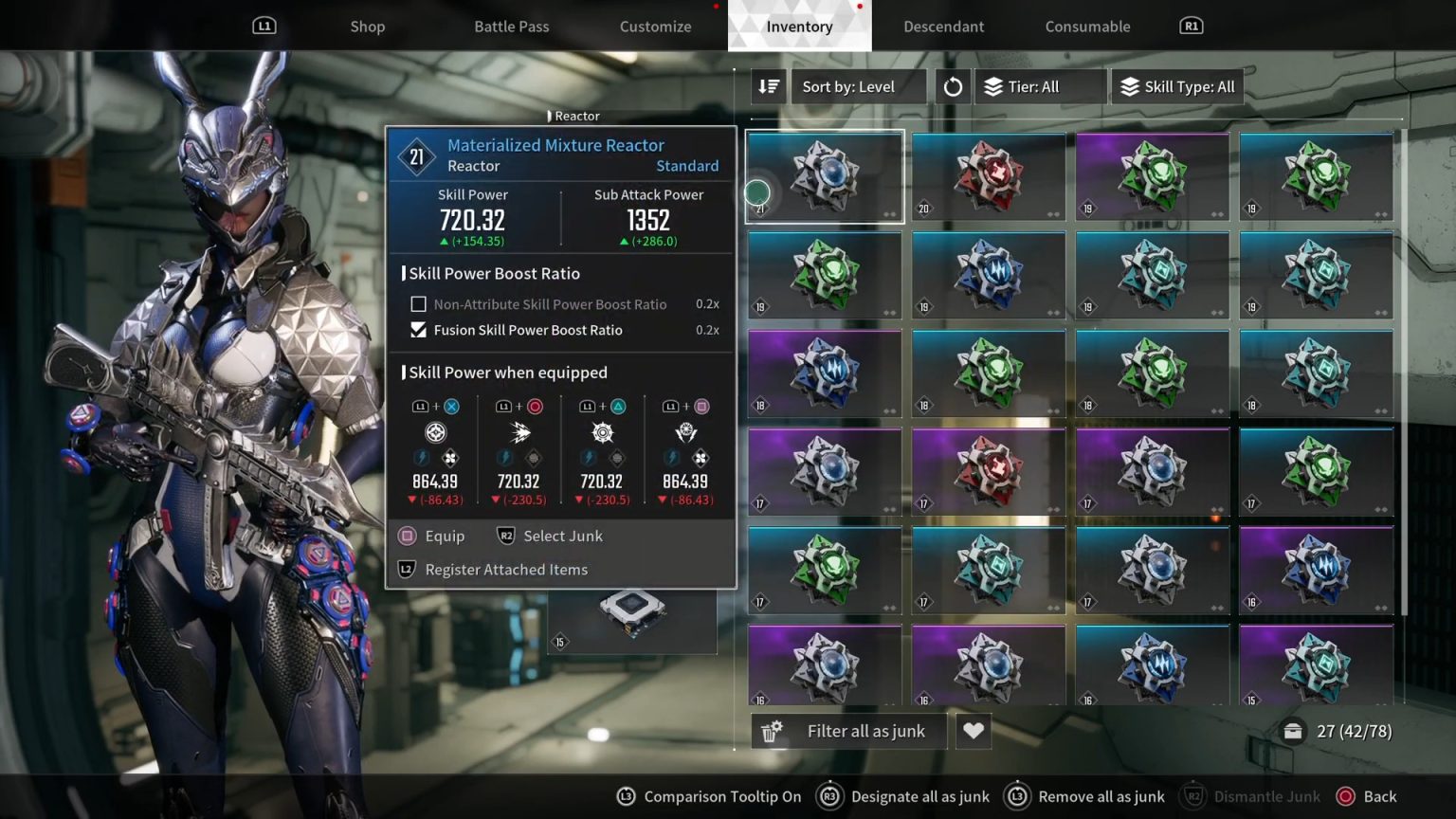Image resolution: width=1456 pixels, height=819 pixels.
Task: Click the R1 shoulder navigation icon top-right
Action: click(1190, 26)
